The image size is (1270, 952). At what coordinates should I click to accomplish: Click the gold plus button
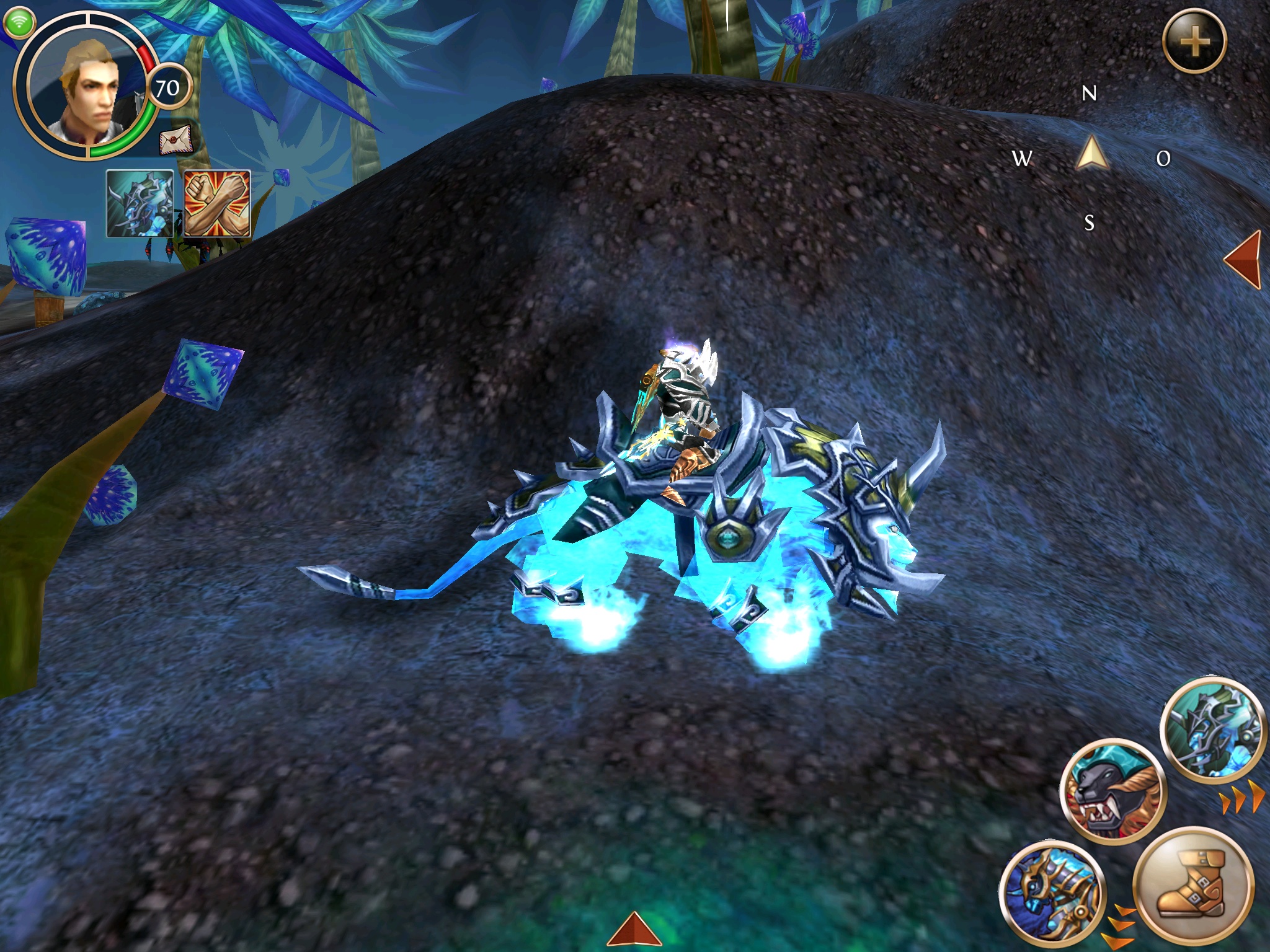pyautogui.click(x=1194, y=42)
